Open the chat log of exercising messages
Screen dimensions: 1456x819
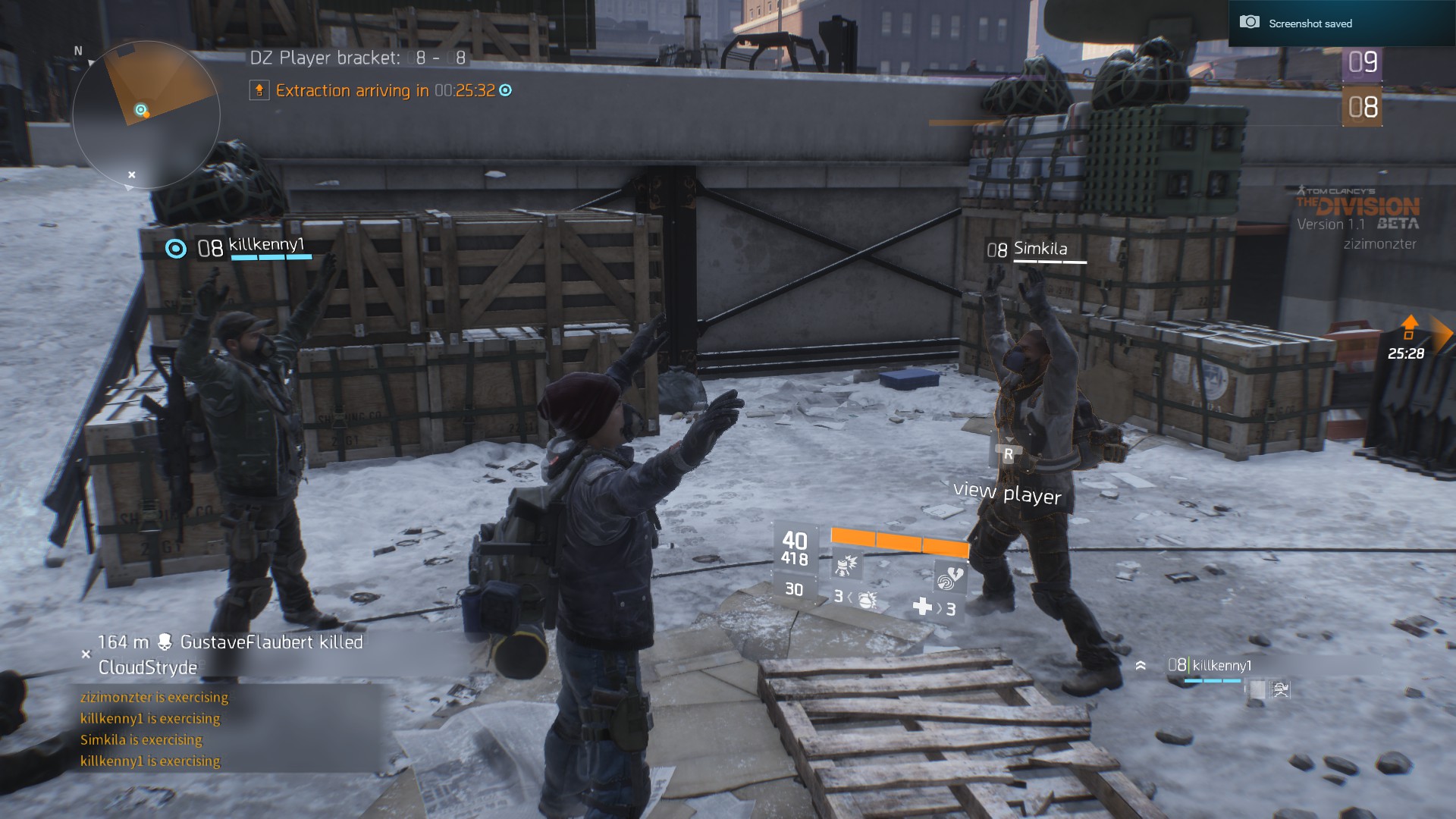pos(152,729)
